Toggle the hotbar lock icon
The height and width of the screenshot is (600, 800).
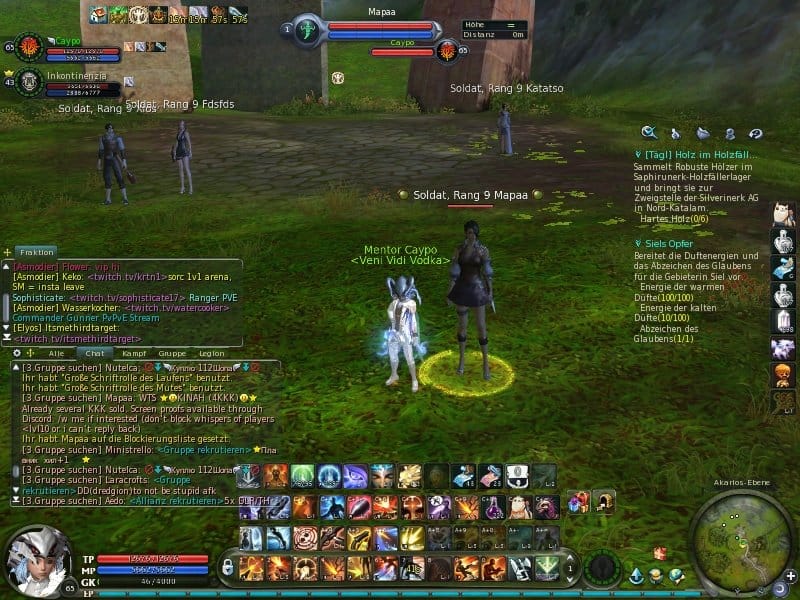228,568
